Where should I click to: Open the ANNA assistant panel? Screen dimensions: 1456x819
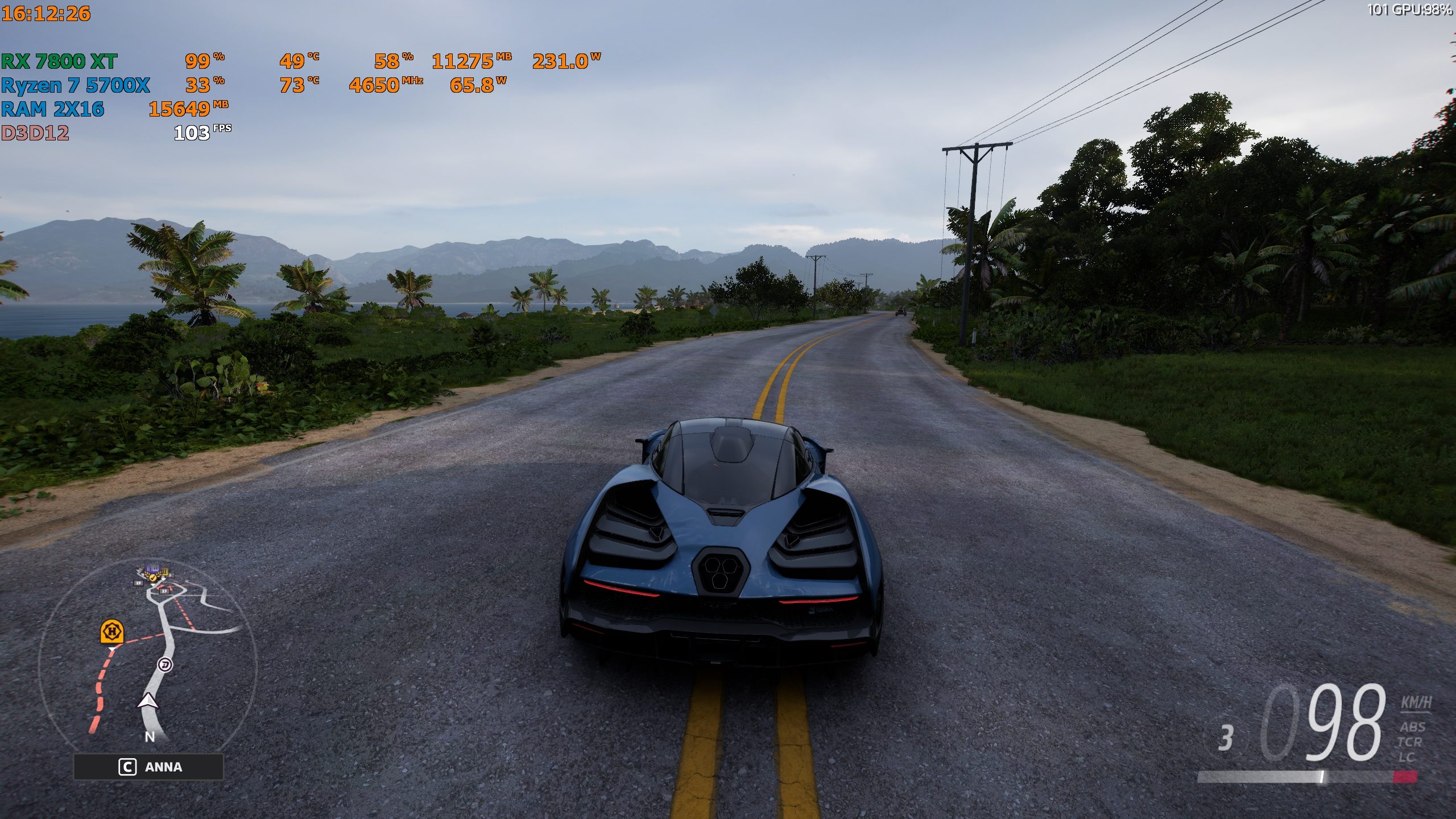pos(148,767)
